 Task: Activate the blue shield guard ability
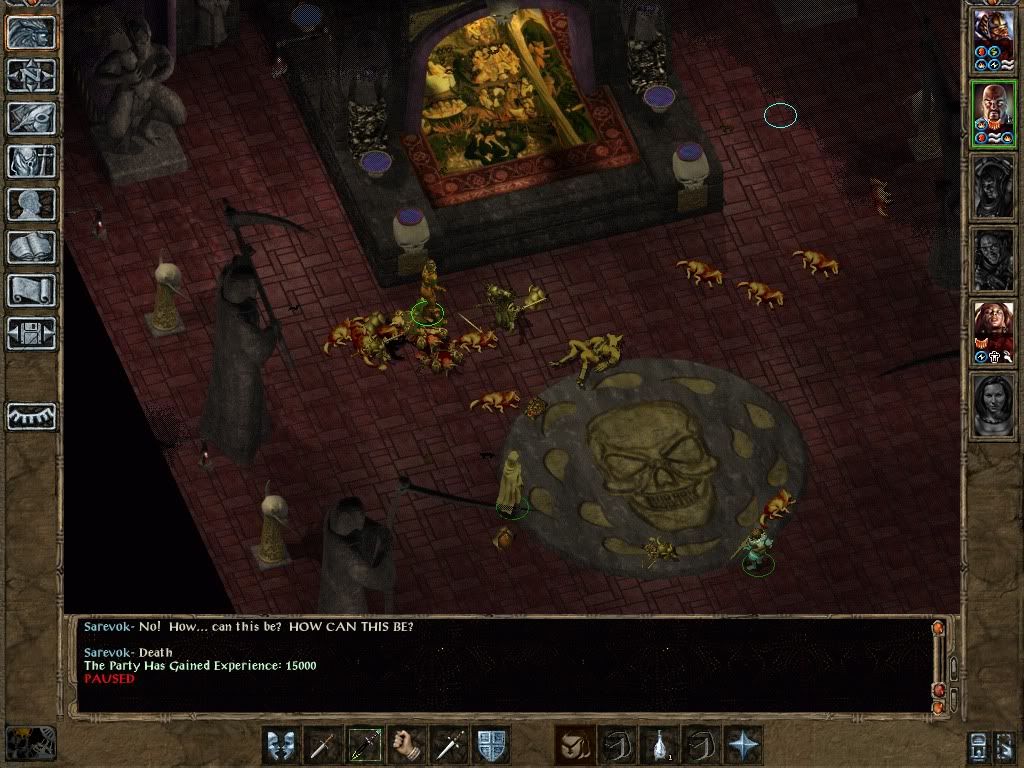coord(491,745)
